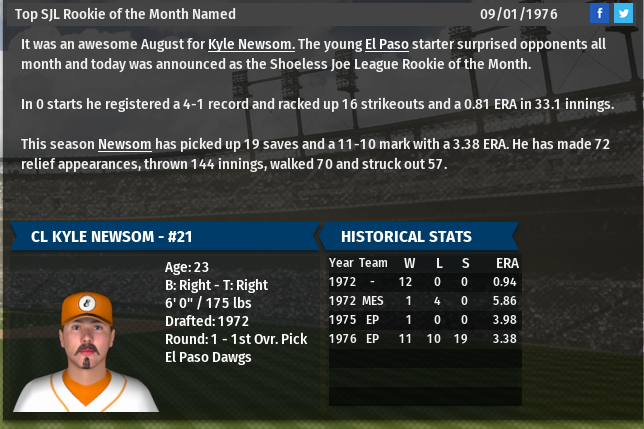Share the article on Facebook
The height and width of the screenshot is (429, 644).
(x=599, y=13)
